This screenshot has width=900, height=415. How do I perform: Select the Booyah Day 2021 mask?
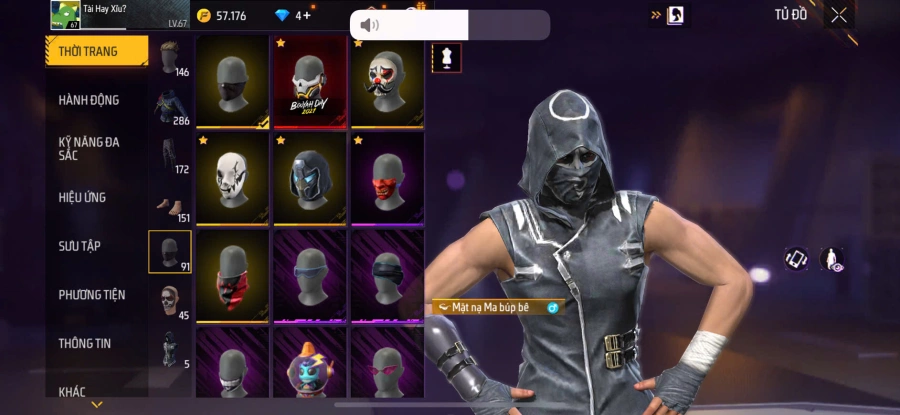[x=310, y=84]
